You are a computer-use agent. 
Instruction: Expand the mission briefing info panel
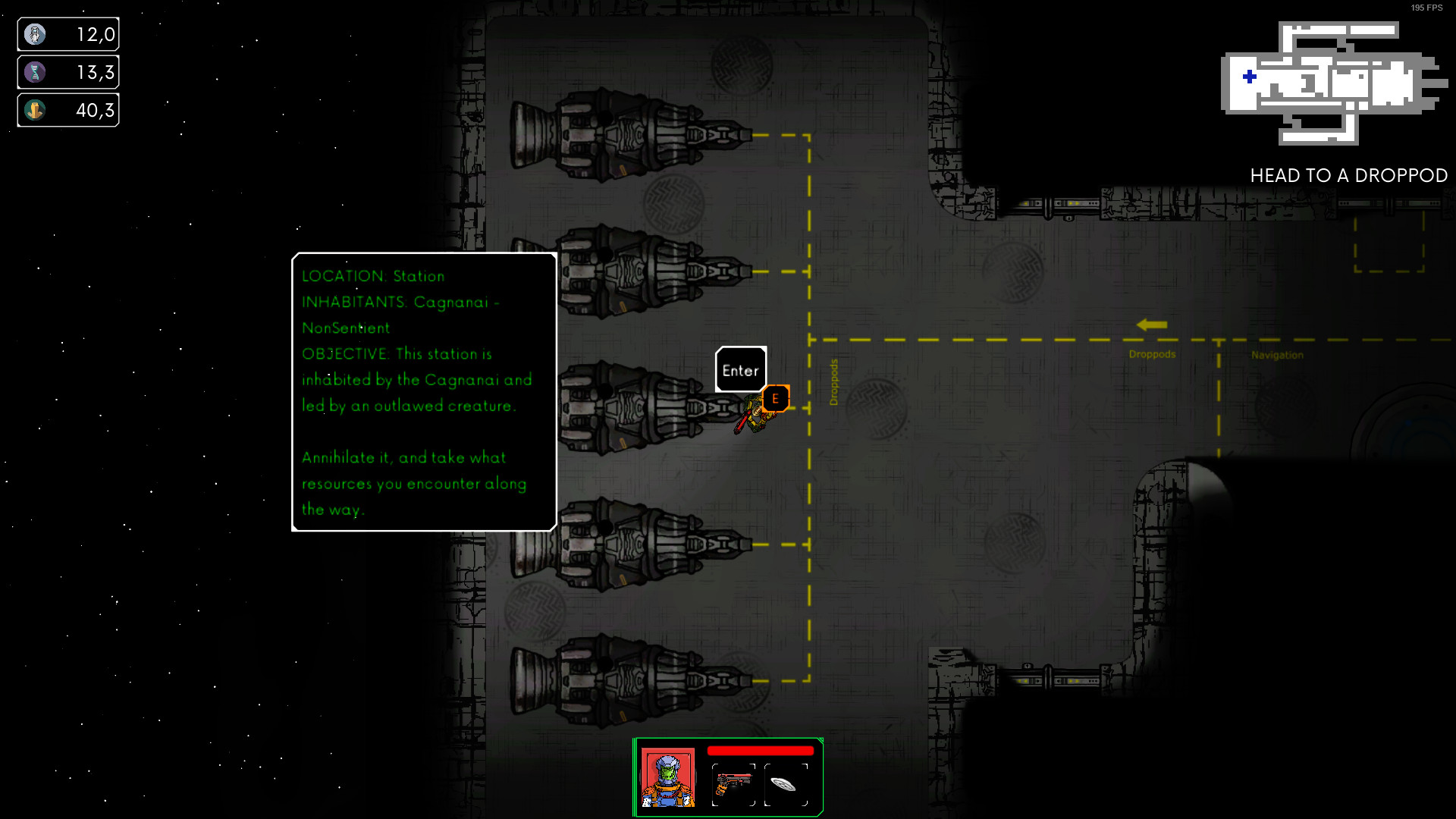pos(423,392)
